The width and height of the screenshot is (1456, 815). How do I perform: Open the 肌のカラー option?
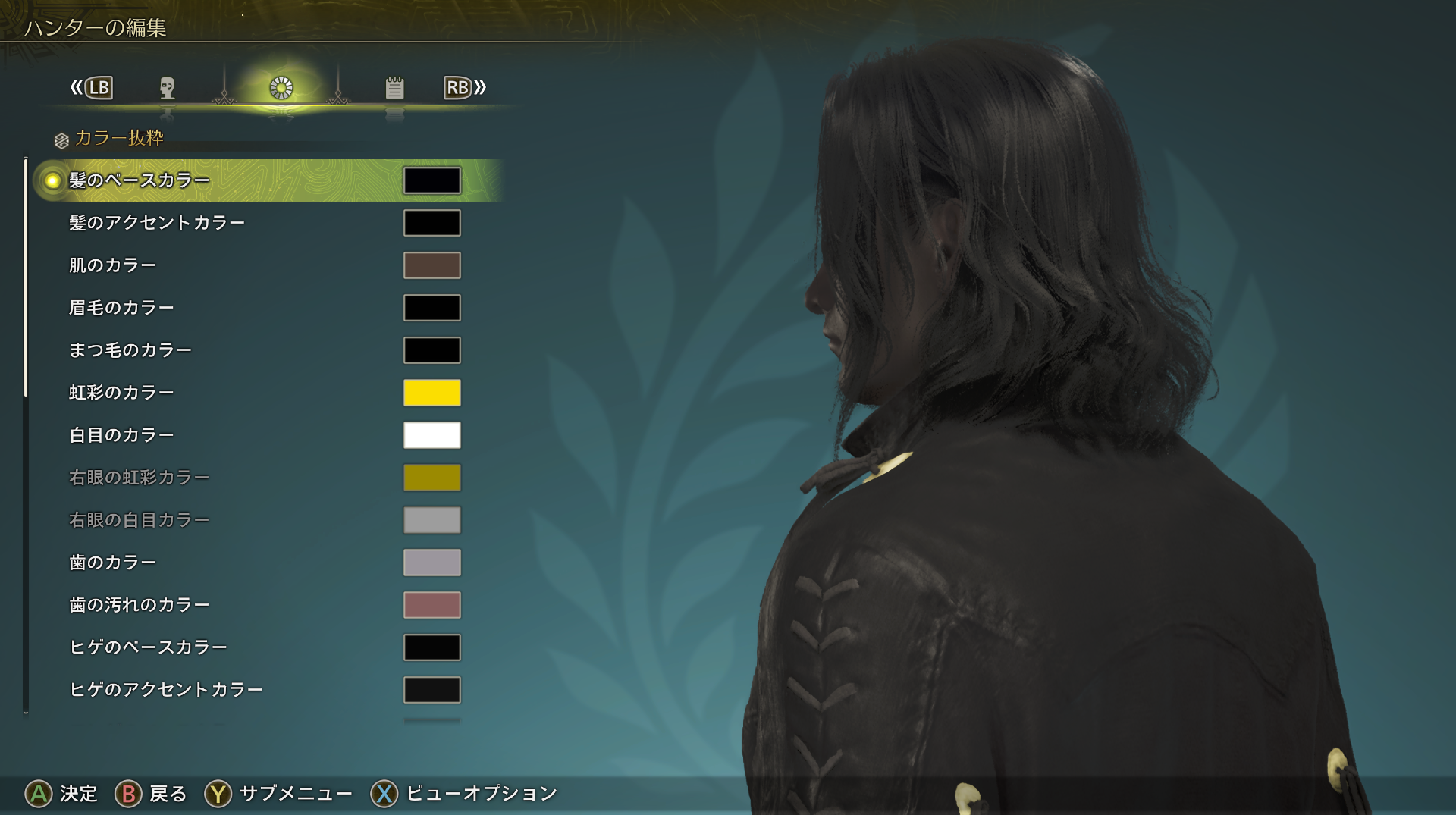click(x=113, y=265)
